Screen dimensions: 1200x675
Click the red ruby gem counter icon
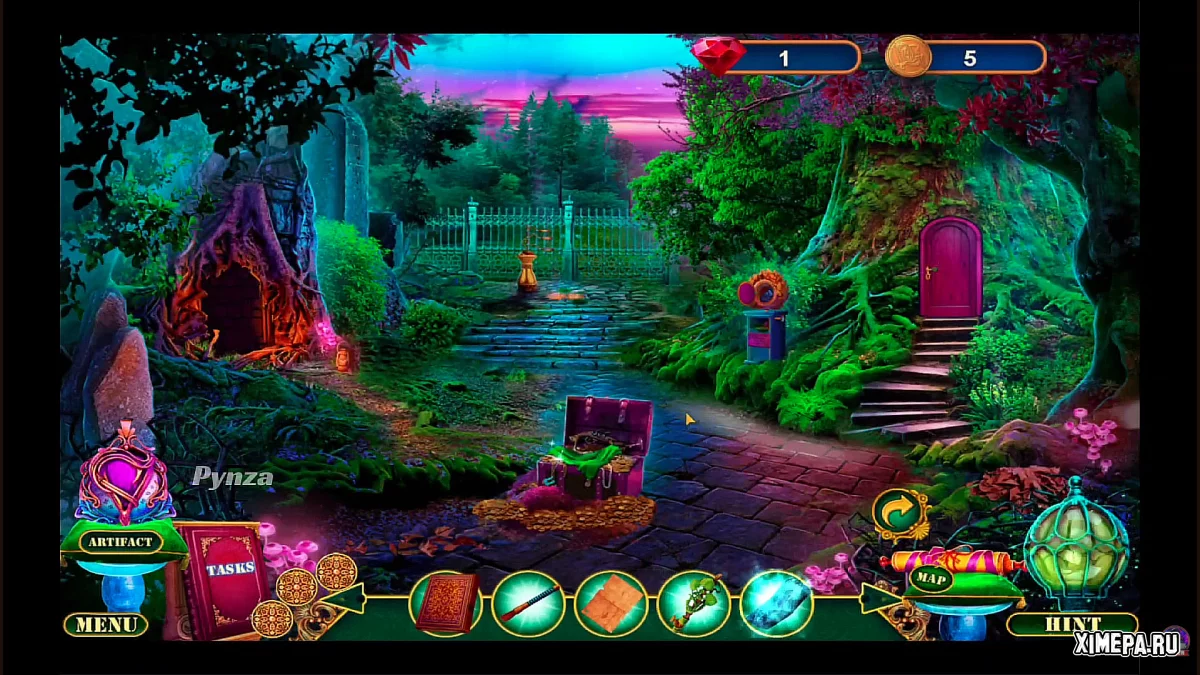[x=718, y=57]
